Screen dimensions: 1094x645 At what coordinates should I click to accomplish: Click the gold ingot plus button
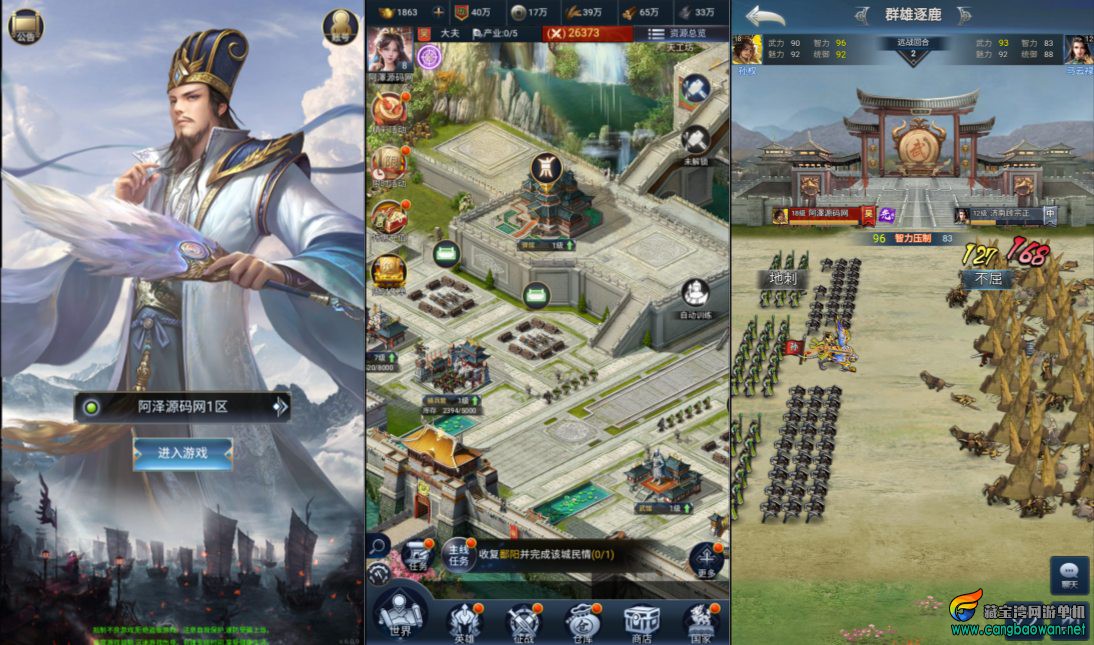[x=438, y=12]
